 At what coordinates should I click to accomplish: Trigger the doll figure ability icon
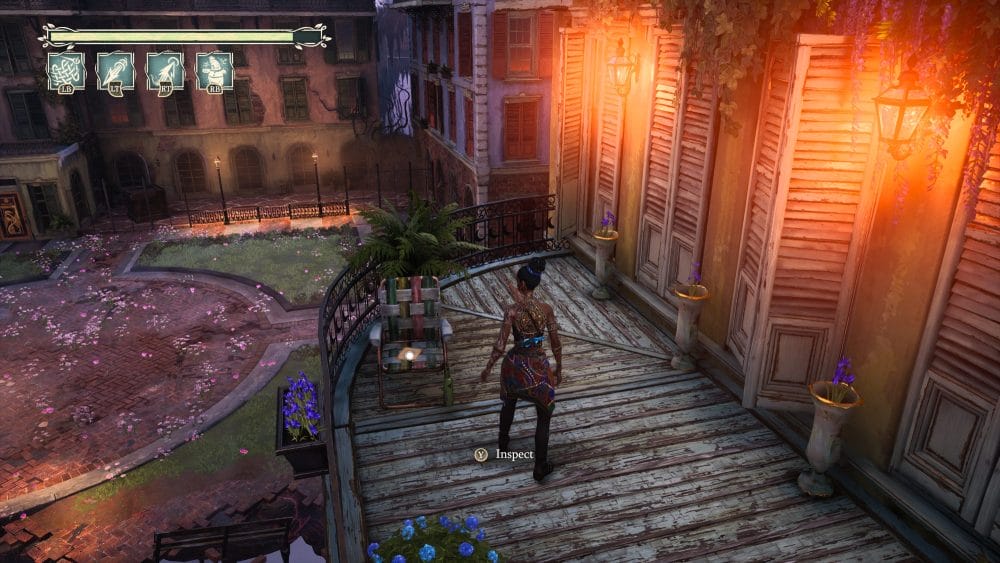[x=214, y=71]
